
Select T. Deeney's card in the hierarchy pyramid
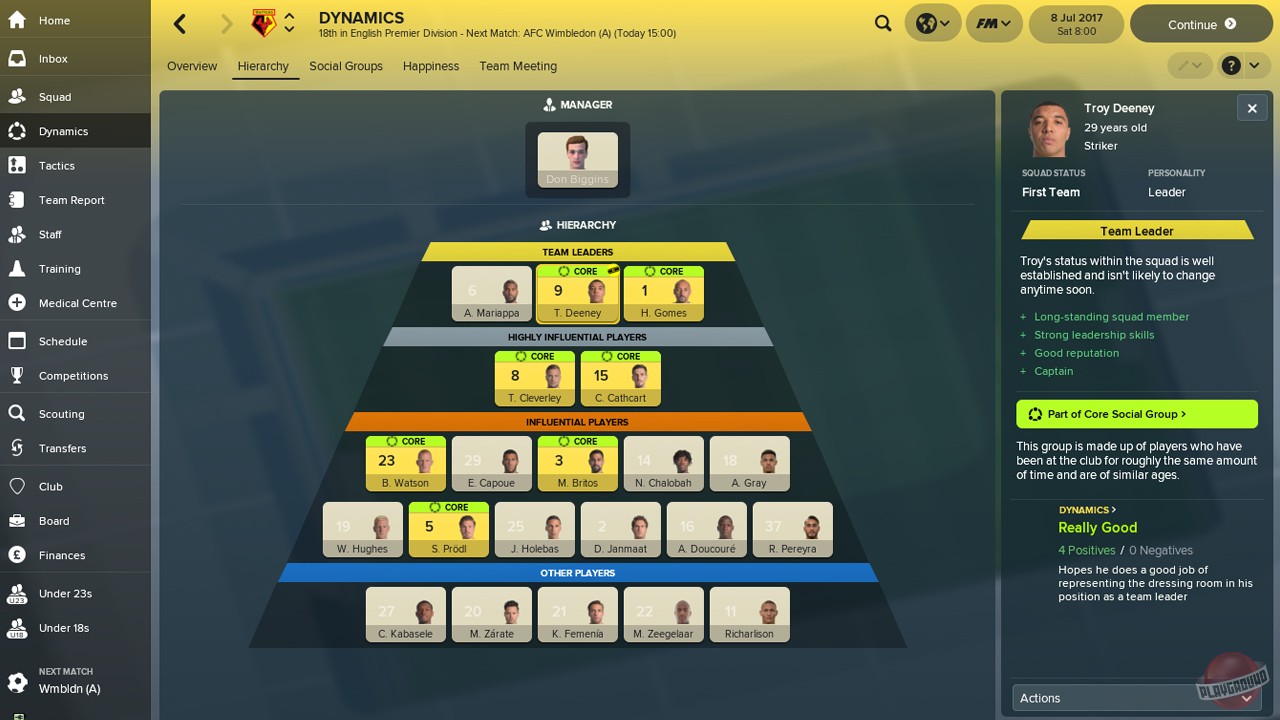577,293
